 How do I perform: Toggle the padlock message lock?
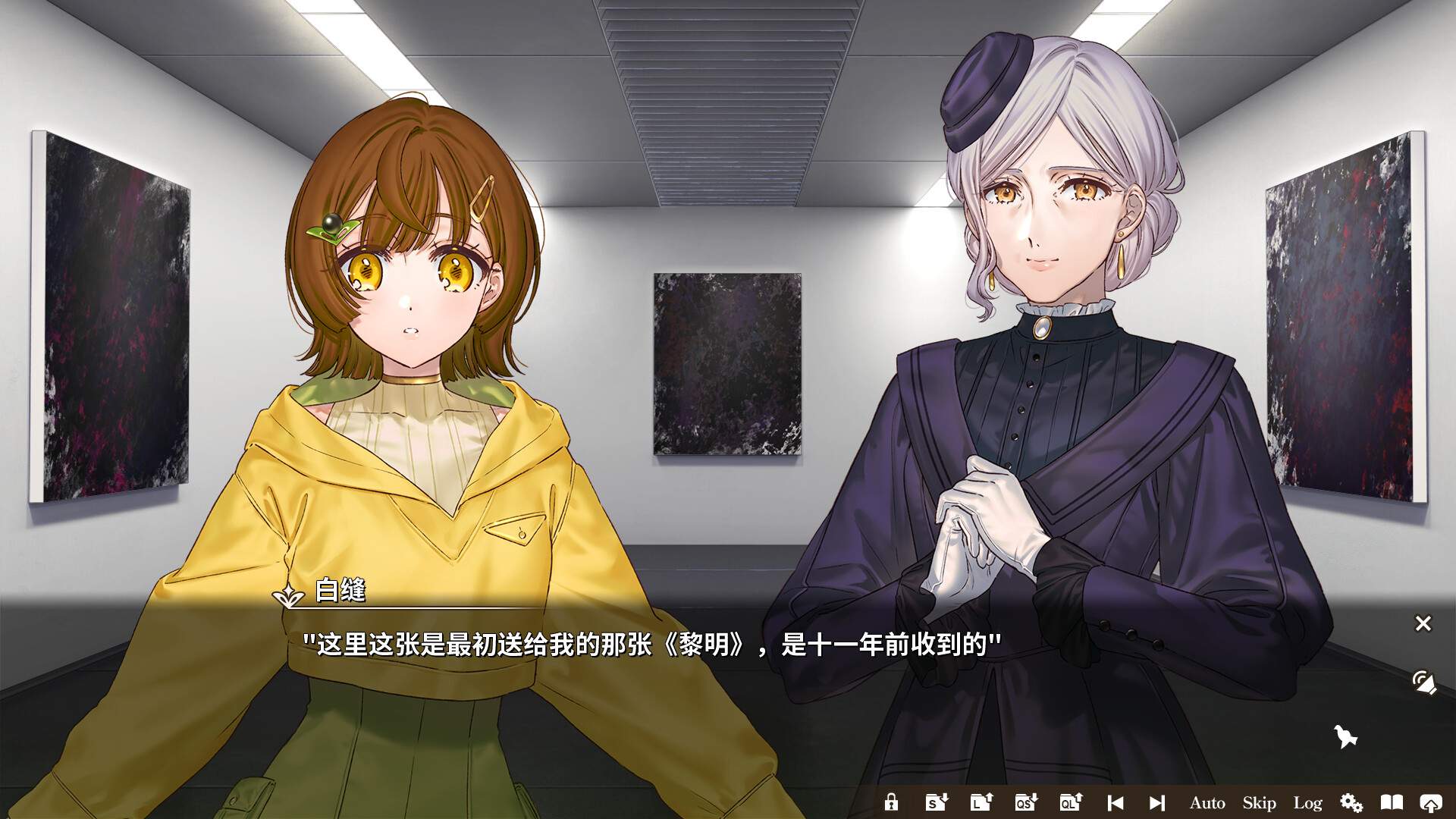892,802
